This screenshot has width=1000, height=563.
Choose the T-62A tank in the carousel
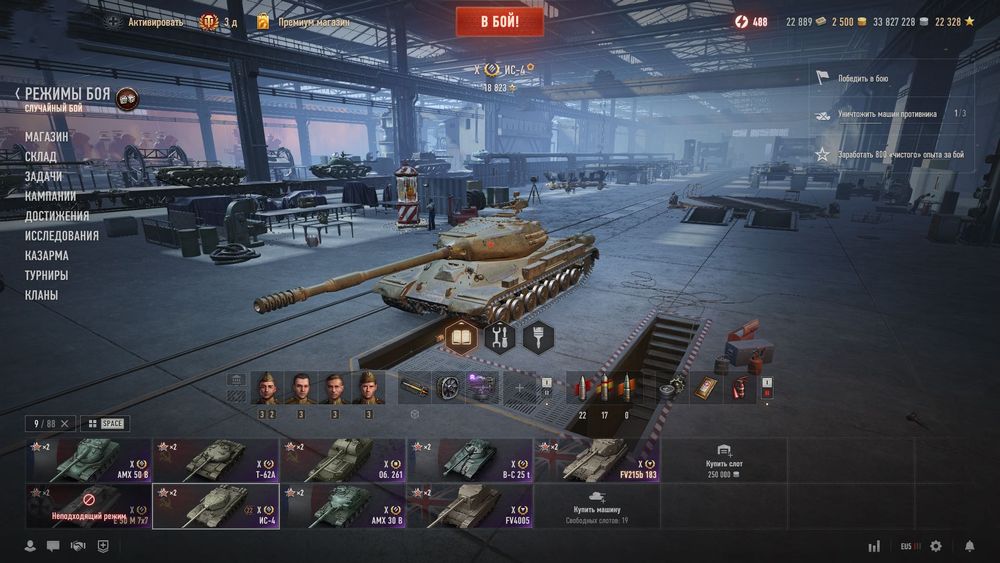pyautogui.click(x=216, y=460)
